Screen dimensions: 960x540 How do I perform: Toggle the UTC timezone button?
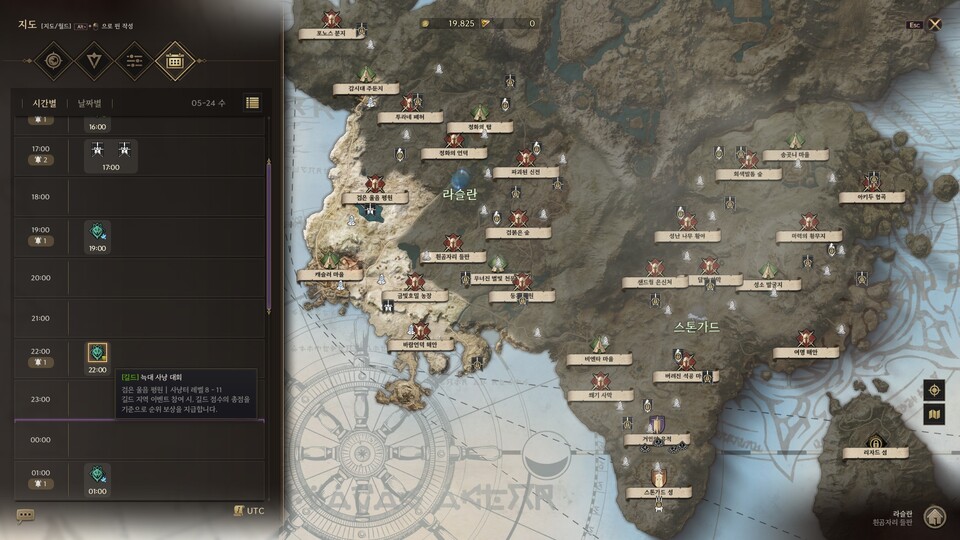pyautogui.click(x=249, y=511)
